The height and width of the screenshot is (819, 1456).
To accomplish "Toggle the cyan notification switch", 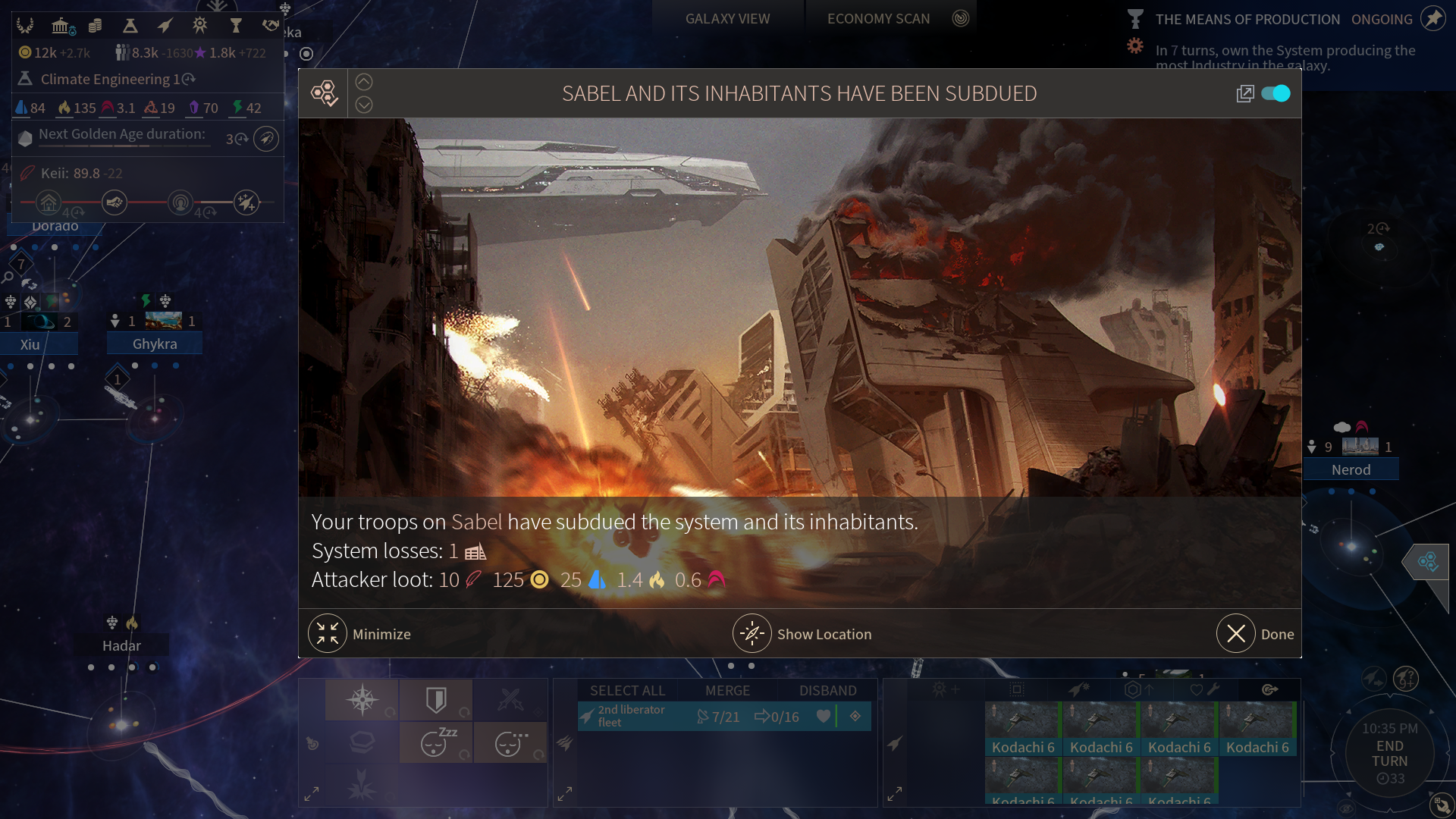I will point(1276,93).
